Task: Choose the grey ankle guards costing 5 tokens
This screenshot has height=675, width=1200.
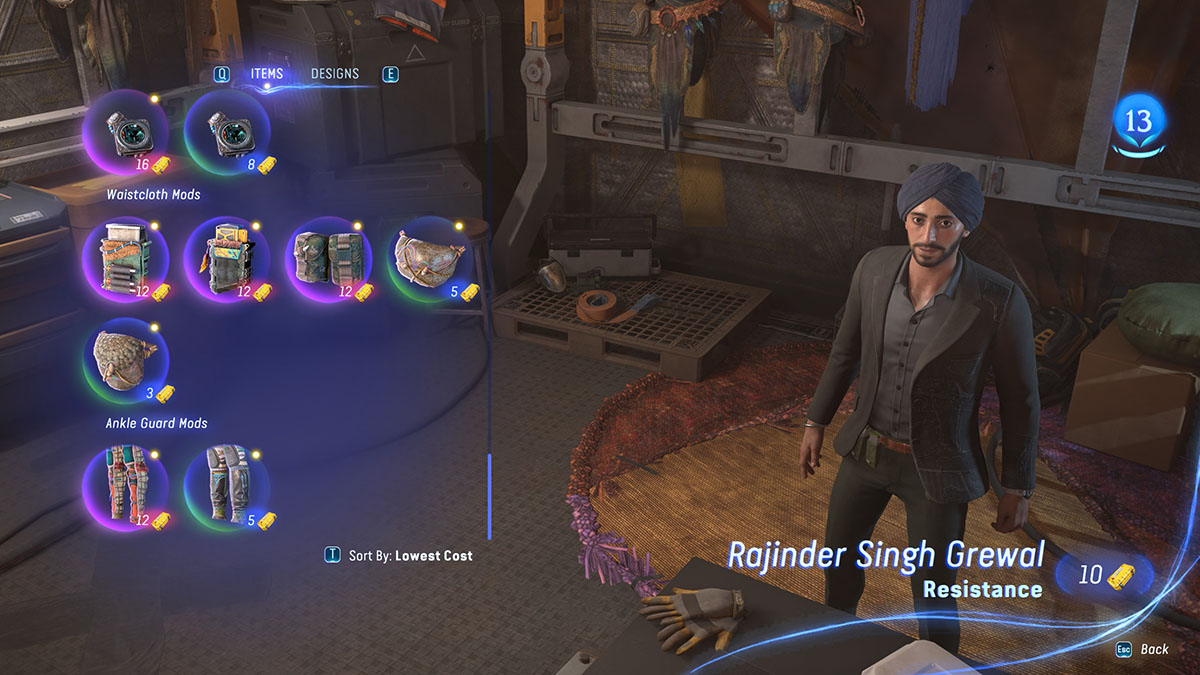Action: click(x=227, y=488)
